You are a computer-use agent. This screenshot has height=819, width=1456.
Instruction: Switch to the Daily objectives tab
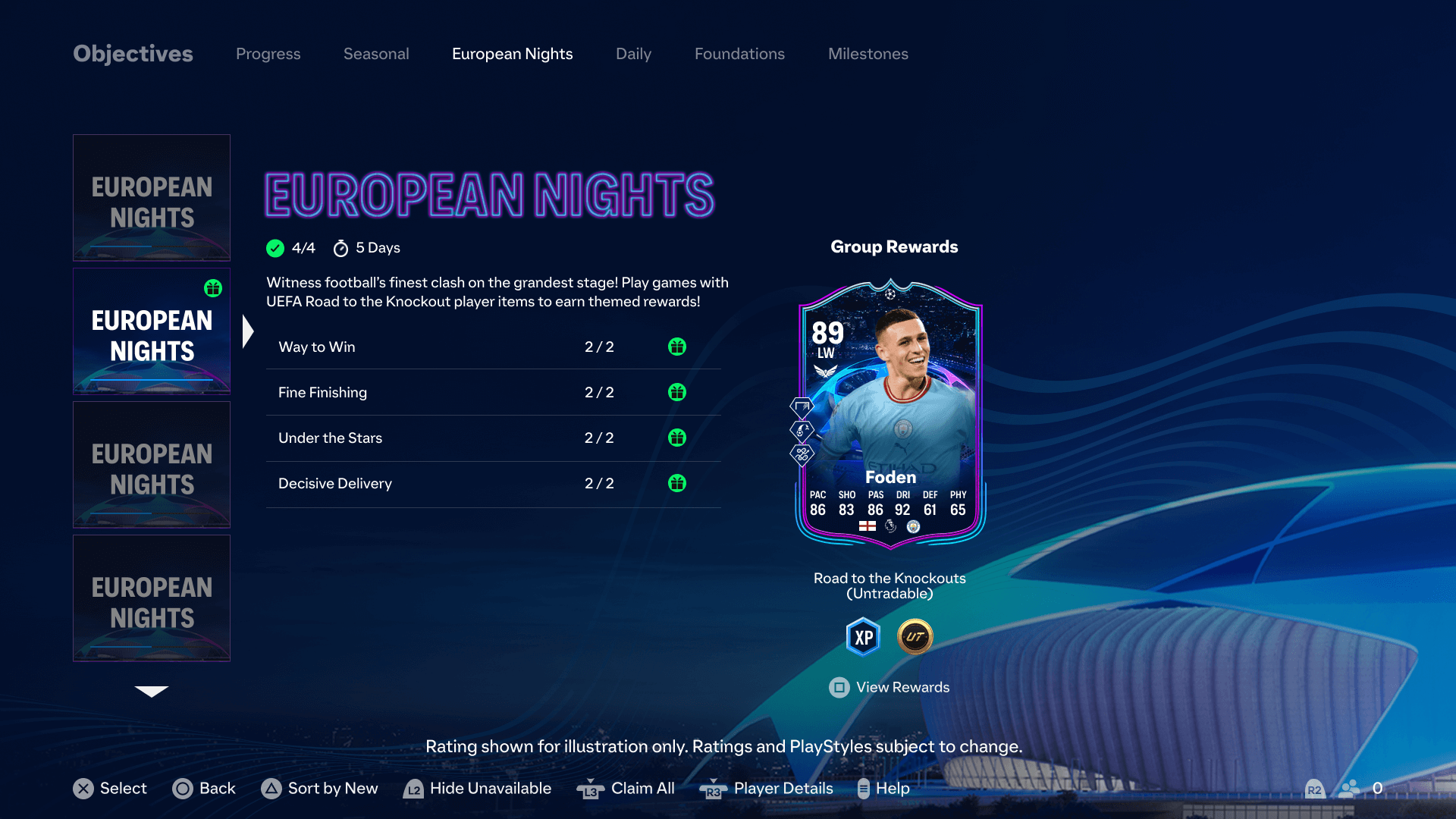point(633,54)
